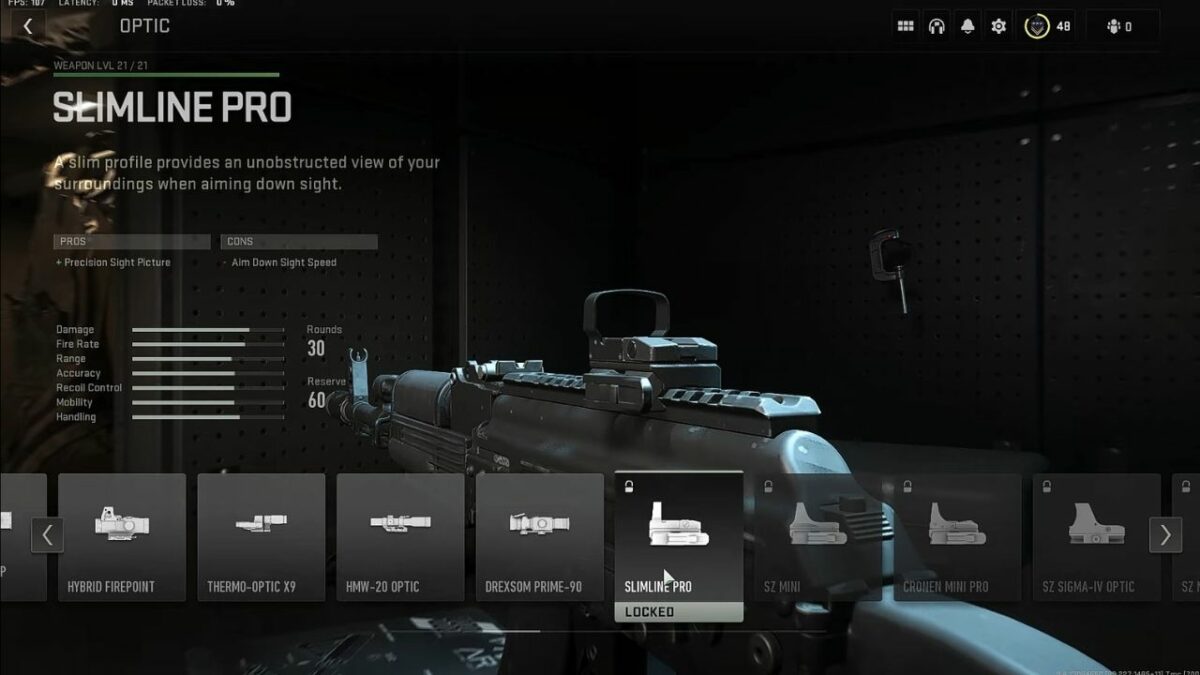
Task: Select the HMW-20 Optic tile
Action: click(x=400, y=537)
